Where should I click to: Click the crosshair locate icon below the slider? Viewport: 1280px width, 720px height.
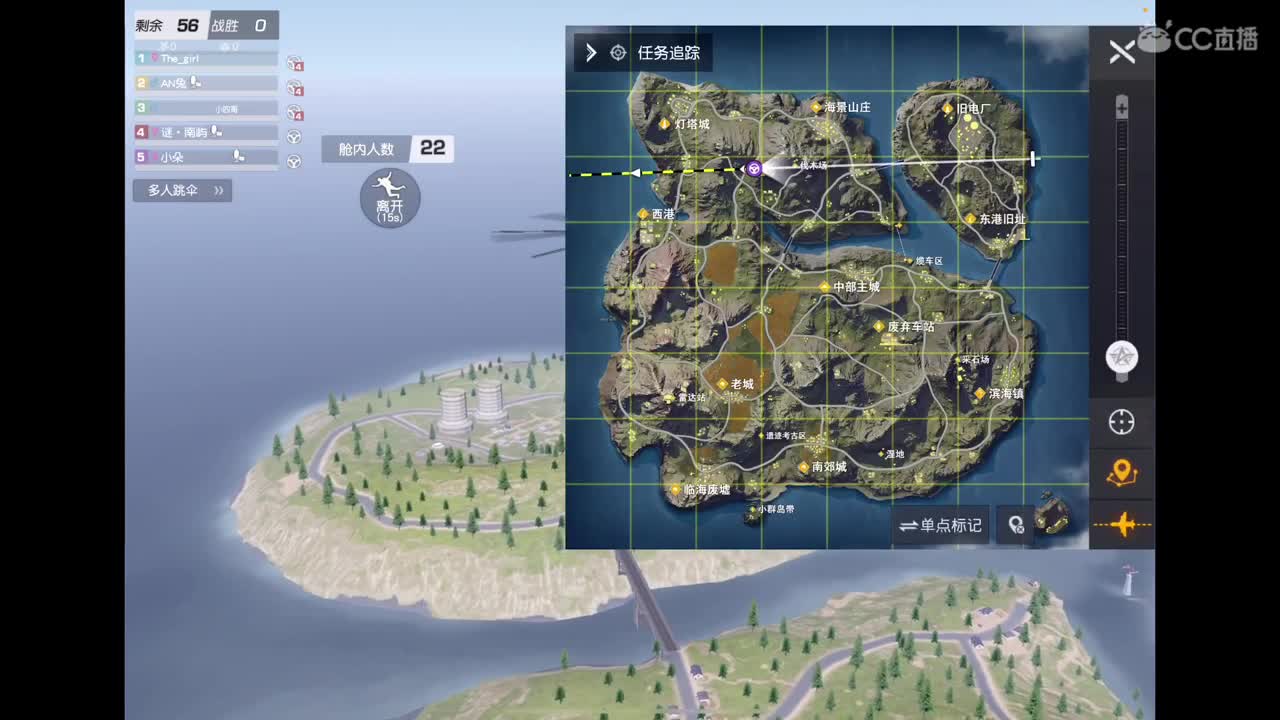[x=1121, y=423]
